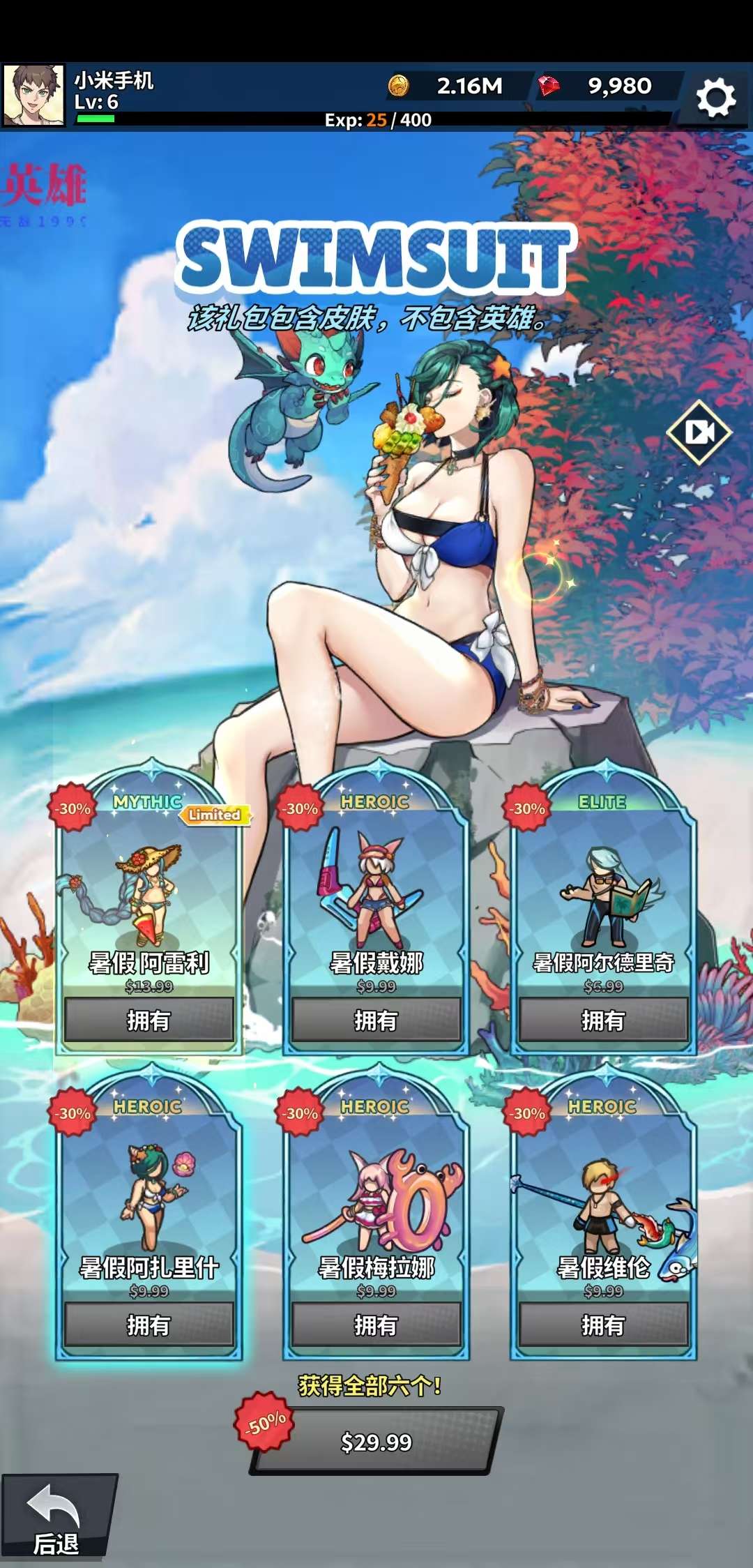Select the 暑假戴娜 skin card
This screenshot has height=1568, width=753.
coord(376,893)
